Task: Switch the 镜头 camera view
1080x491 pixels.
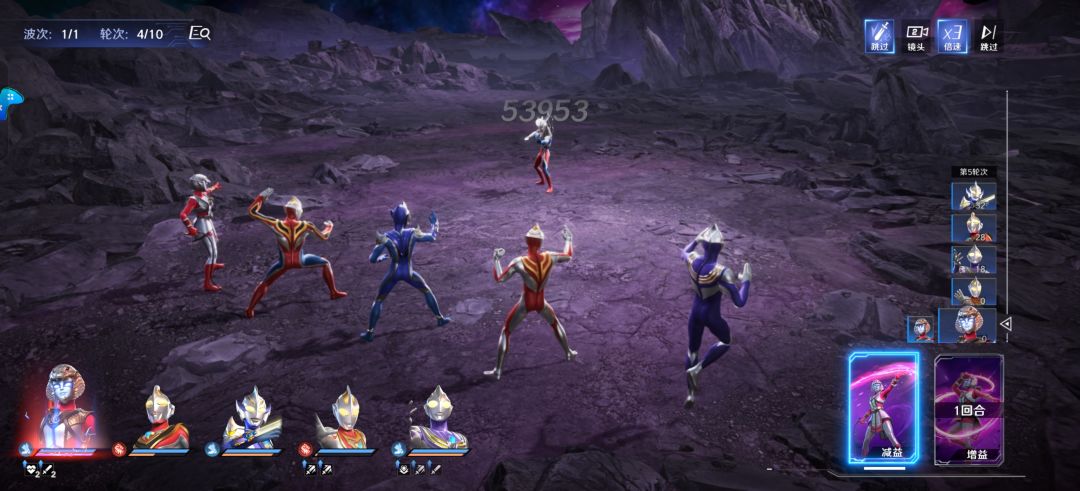Action: point(916,36)
